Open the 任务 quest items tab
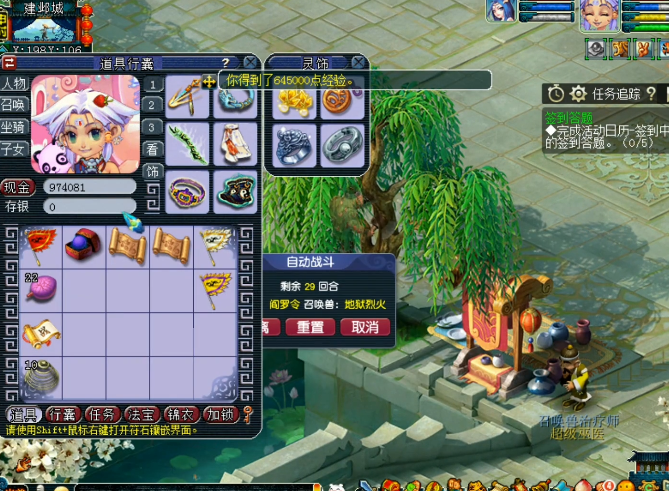The height and width of the screenshot is (491, 669). [102, 414]
